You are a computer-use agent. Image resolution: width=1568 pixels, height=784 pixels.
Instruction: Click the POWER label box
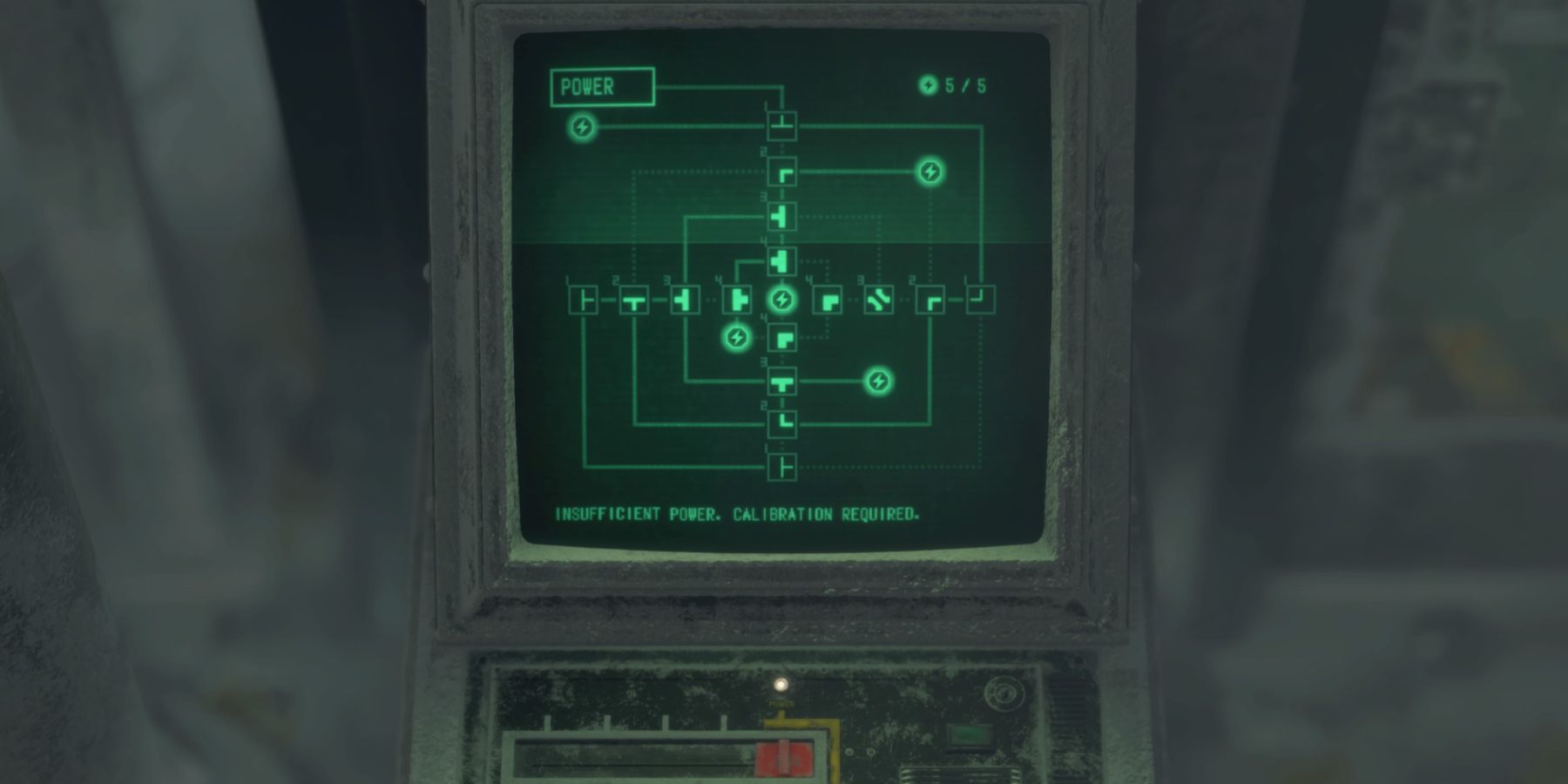click(601, 86)
